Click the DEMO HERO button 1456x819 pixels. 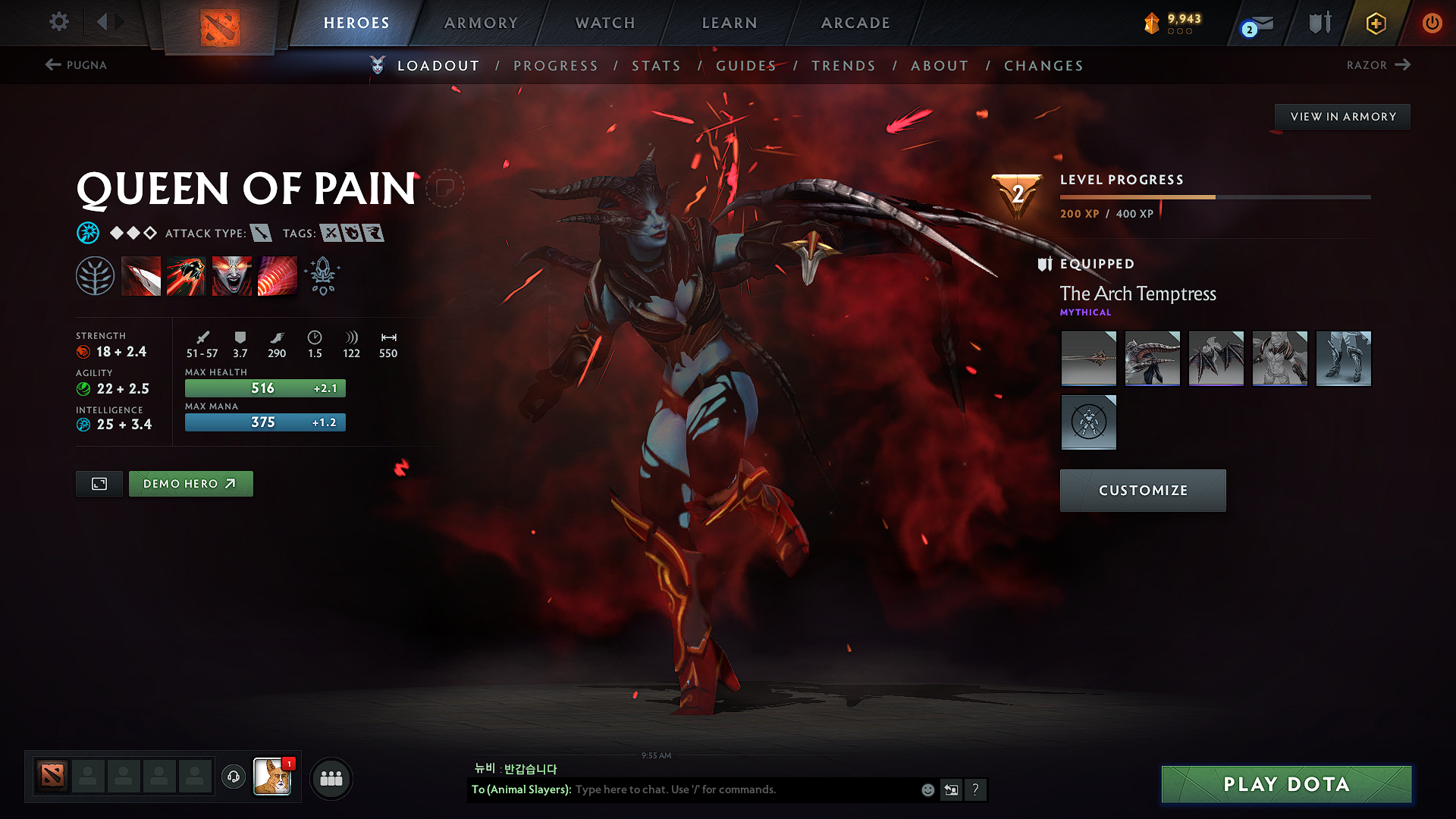coord(190,483)
